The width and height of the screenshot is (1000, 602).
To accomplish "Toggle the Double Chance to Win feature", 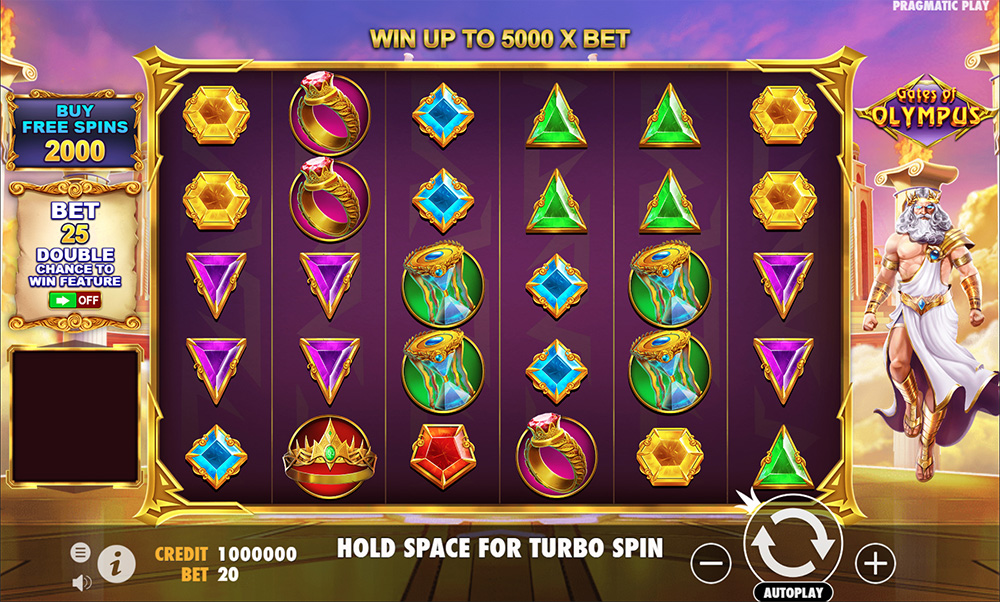I will click(x=74, y=299).
